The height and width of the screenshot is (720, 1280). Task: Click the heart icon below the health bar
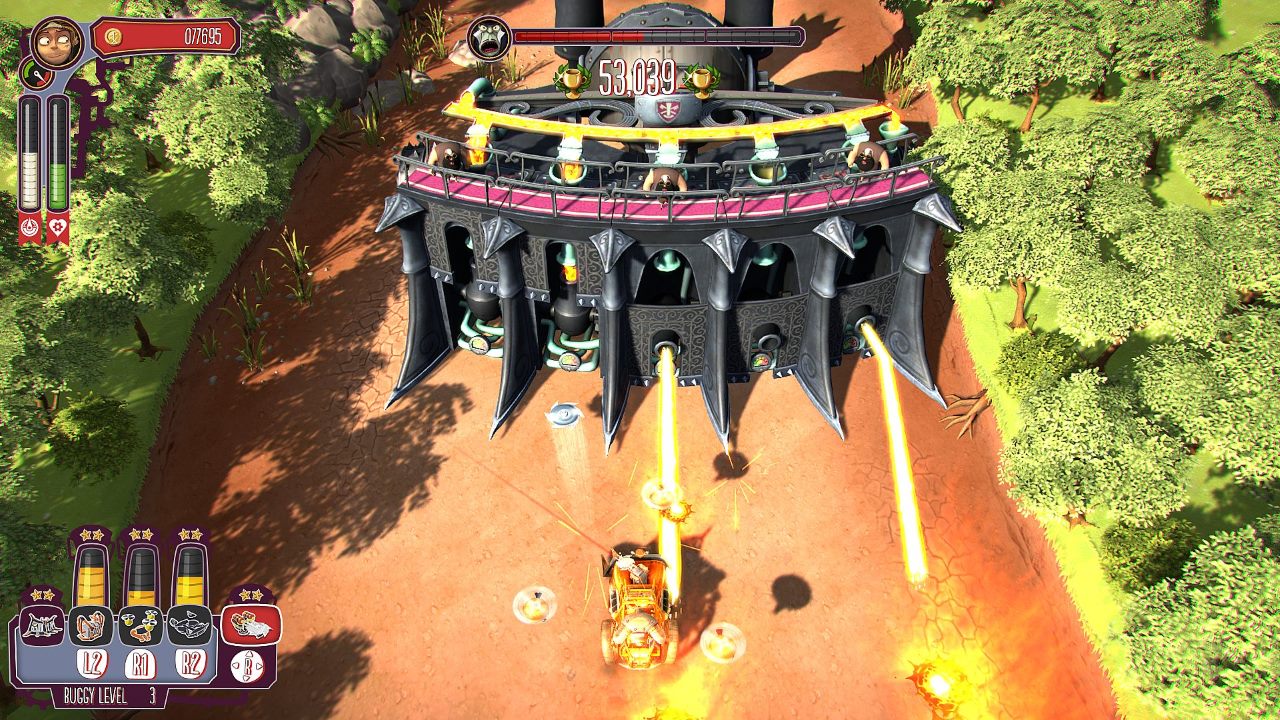(x=59, y=228)
